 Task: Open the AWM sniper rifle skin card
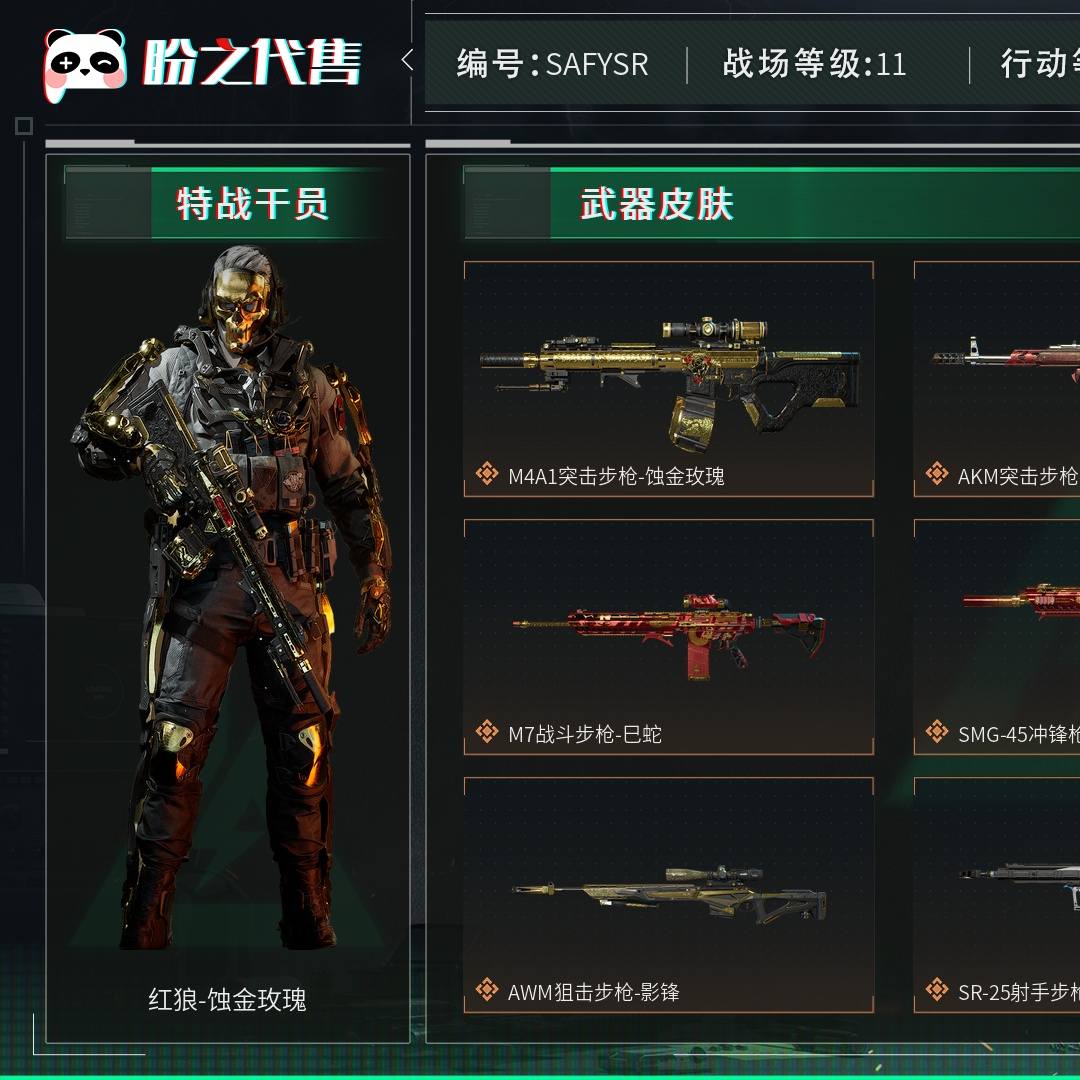click(668, 895)
